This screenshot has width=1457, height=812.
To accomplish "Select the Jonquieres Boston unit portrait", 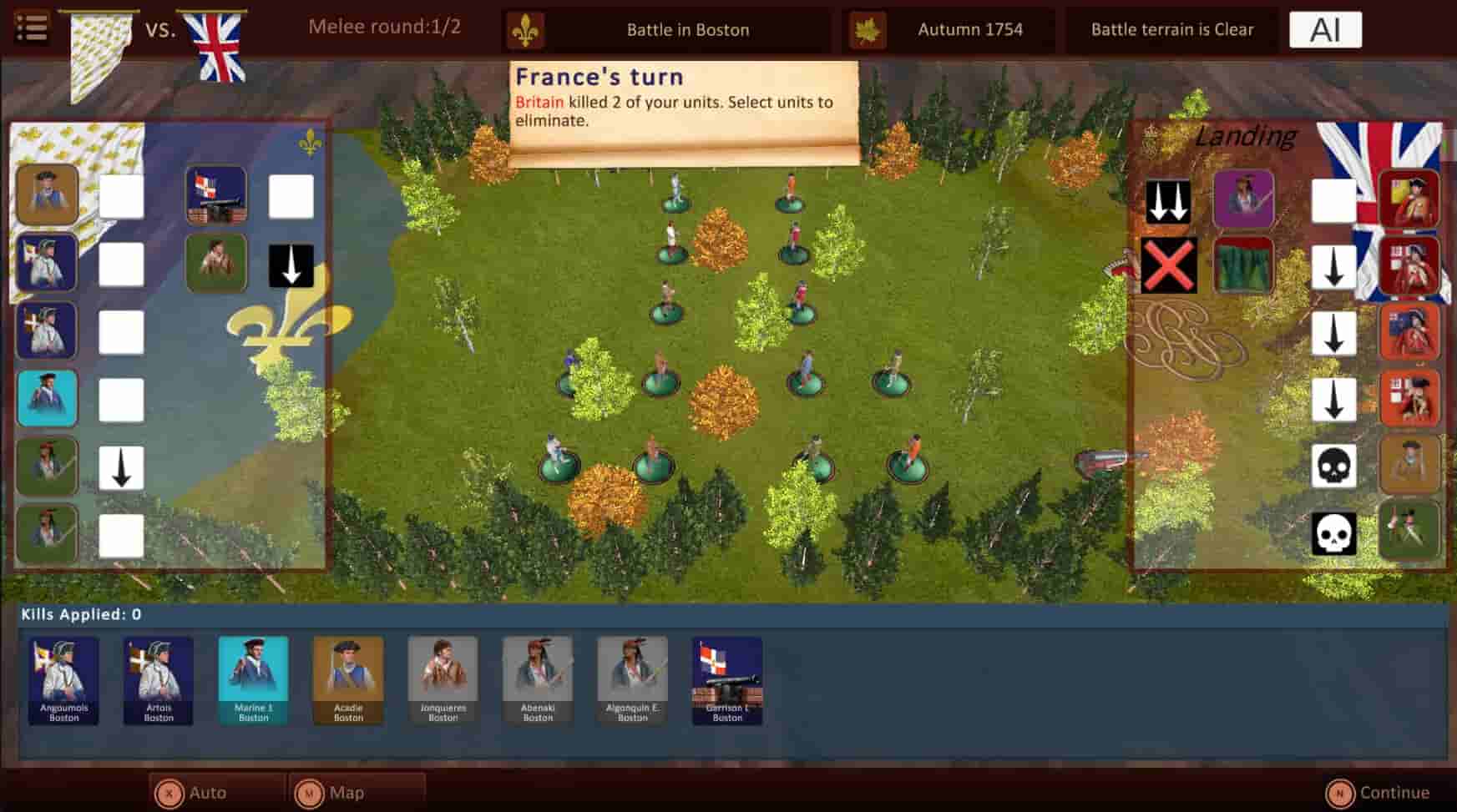I will click(443, 680).
